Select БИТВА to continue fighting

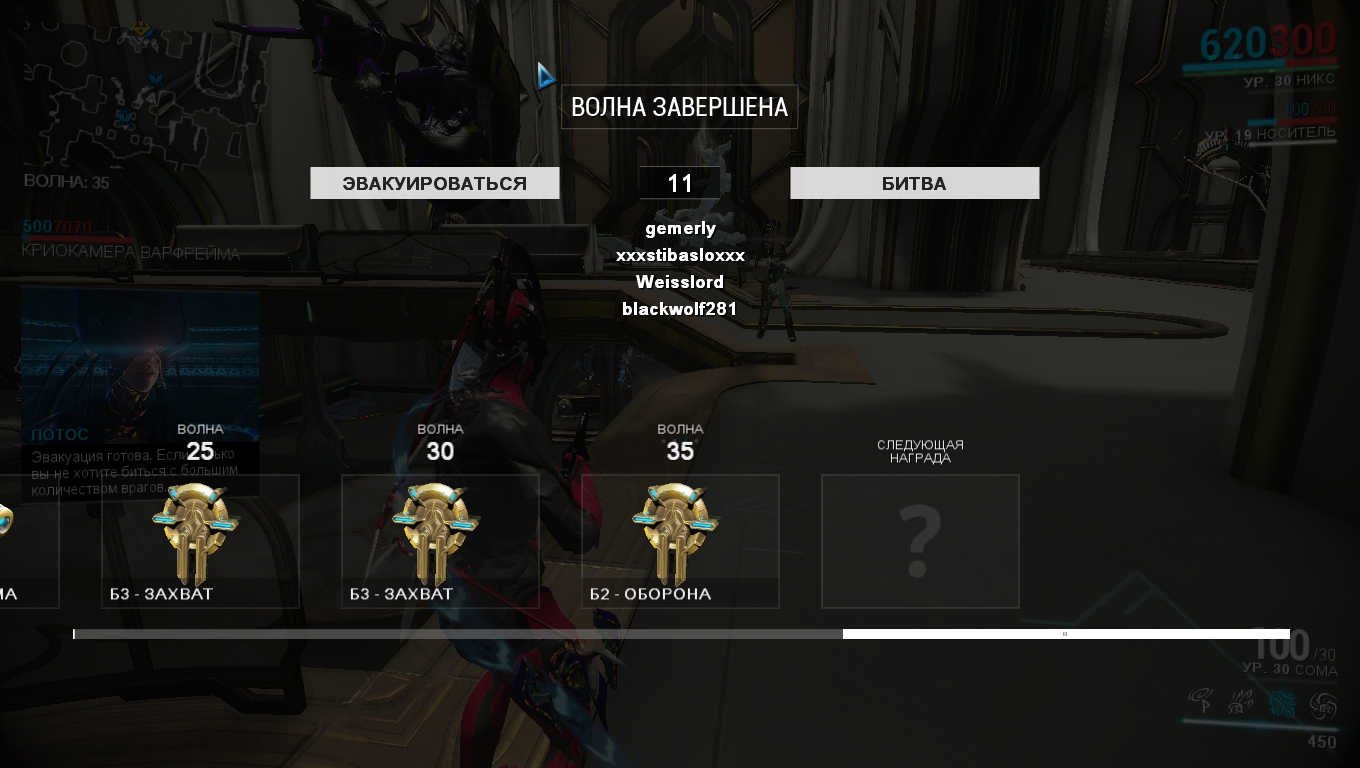[914, 183]
